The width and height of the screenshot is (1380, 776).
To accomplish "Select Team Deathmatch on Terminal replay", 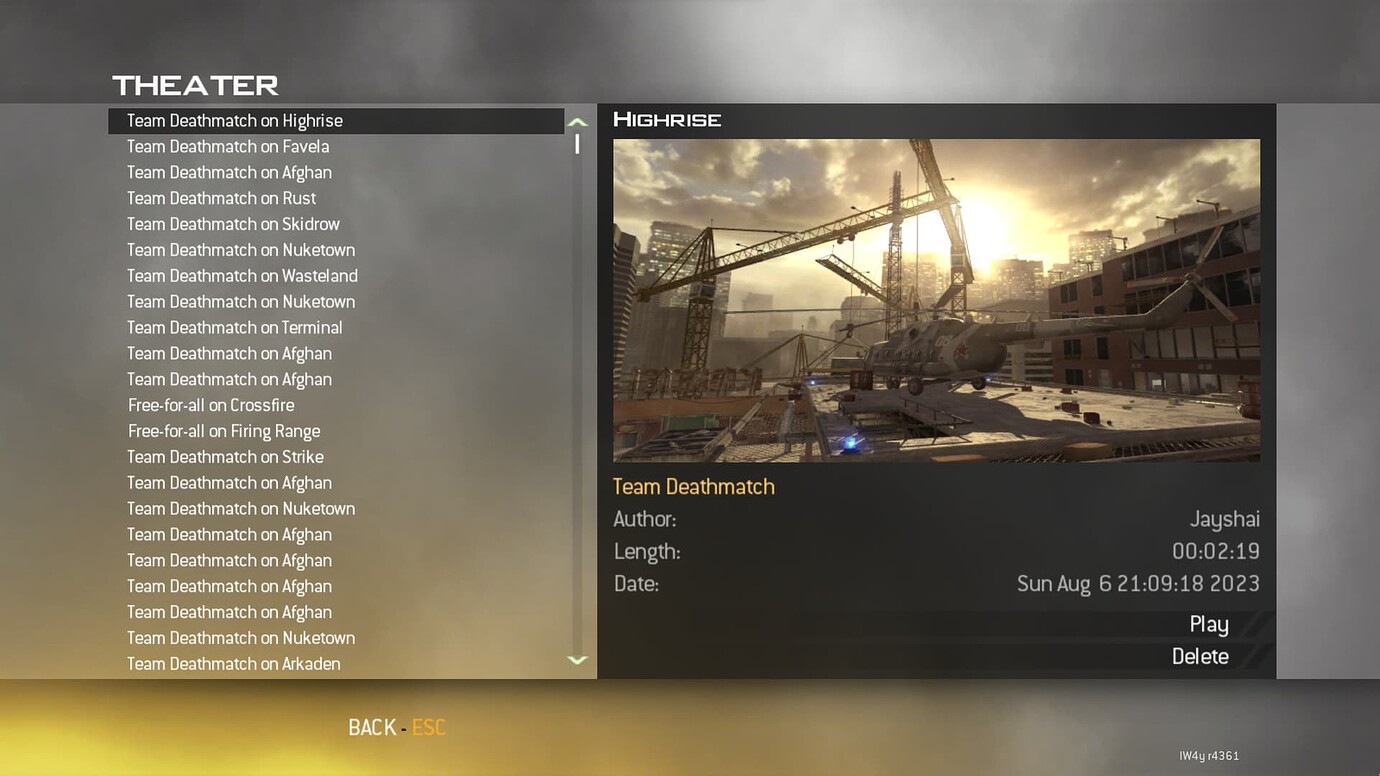I will pos(234,327).
